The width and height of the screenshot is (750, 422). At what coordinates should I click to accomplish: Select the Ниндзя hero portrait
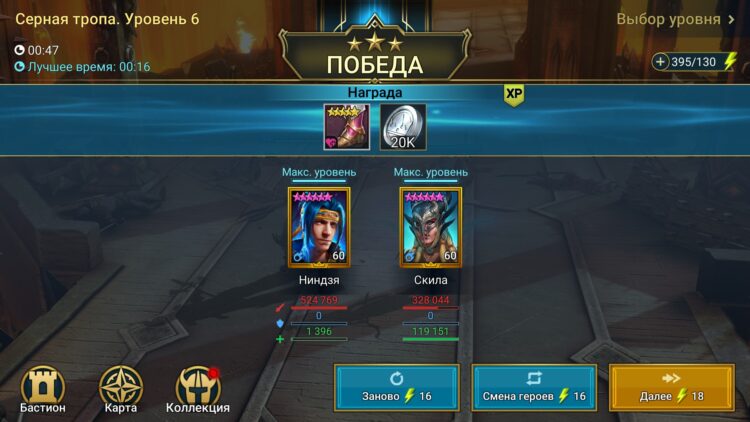[x=319, y=228]
